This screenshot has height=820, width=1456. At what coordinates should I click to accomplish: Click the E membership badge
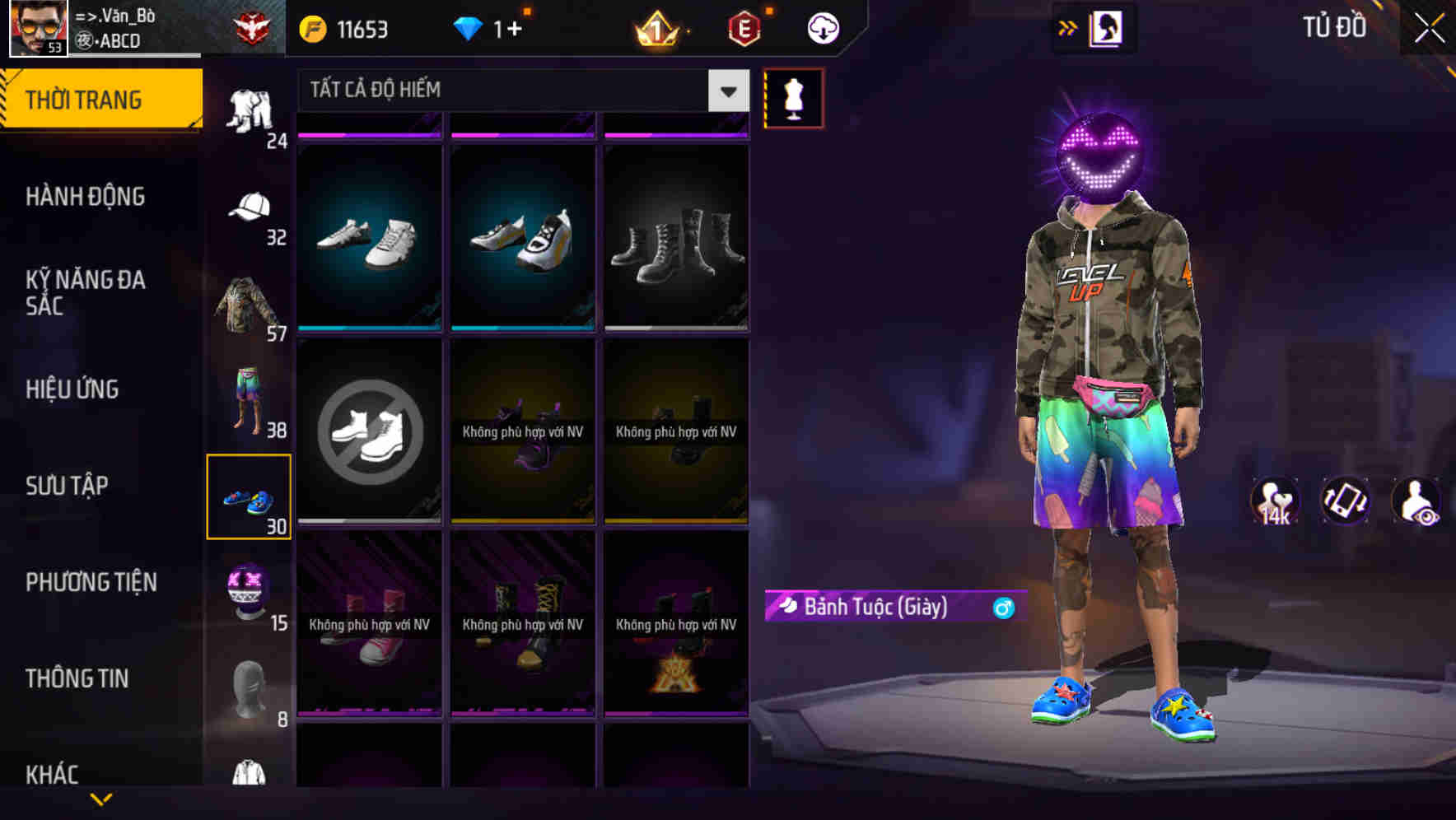click(740, 28)
